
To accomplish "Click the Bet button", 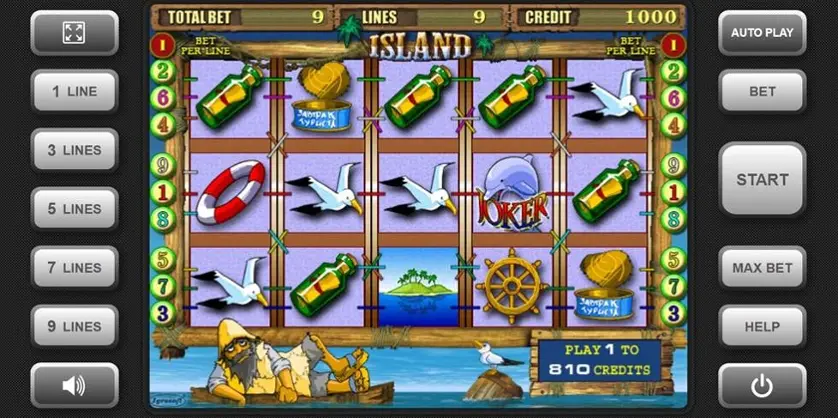I will pos(762,91).
